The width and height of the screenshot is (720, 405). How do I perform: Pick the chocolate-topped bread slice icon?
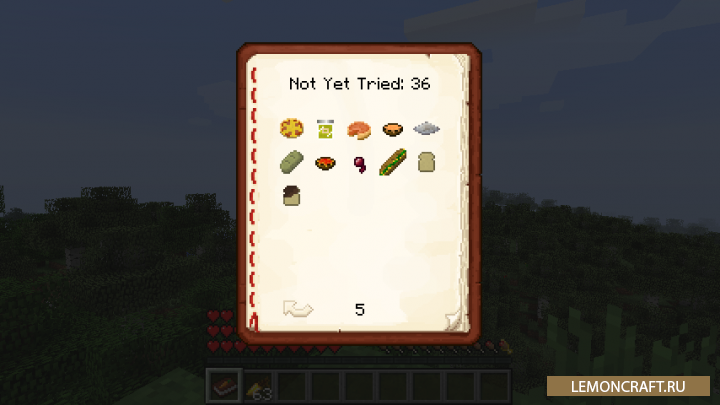[292, 195]
